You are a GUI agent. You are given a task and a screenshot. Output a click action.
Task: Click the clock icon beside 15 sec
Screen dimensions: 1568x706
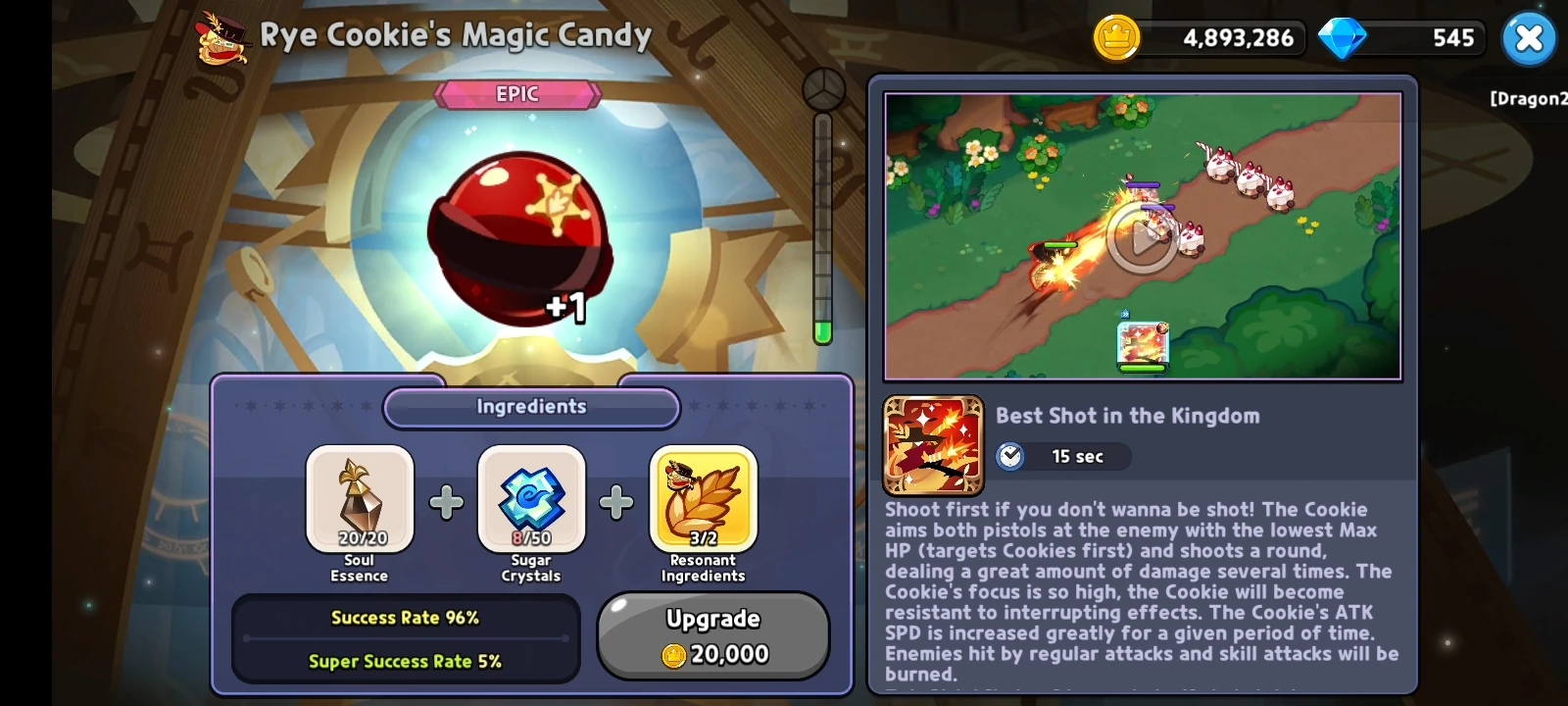click(1011, 456)
